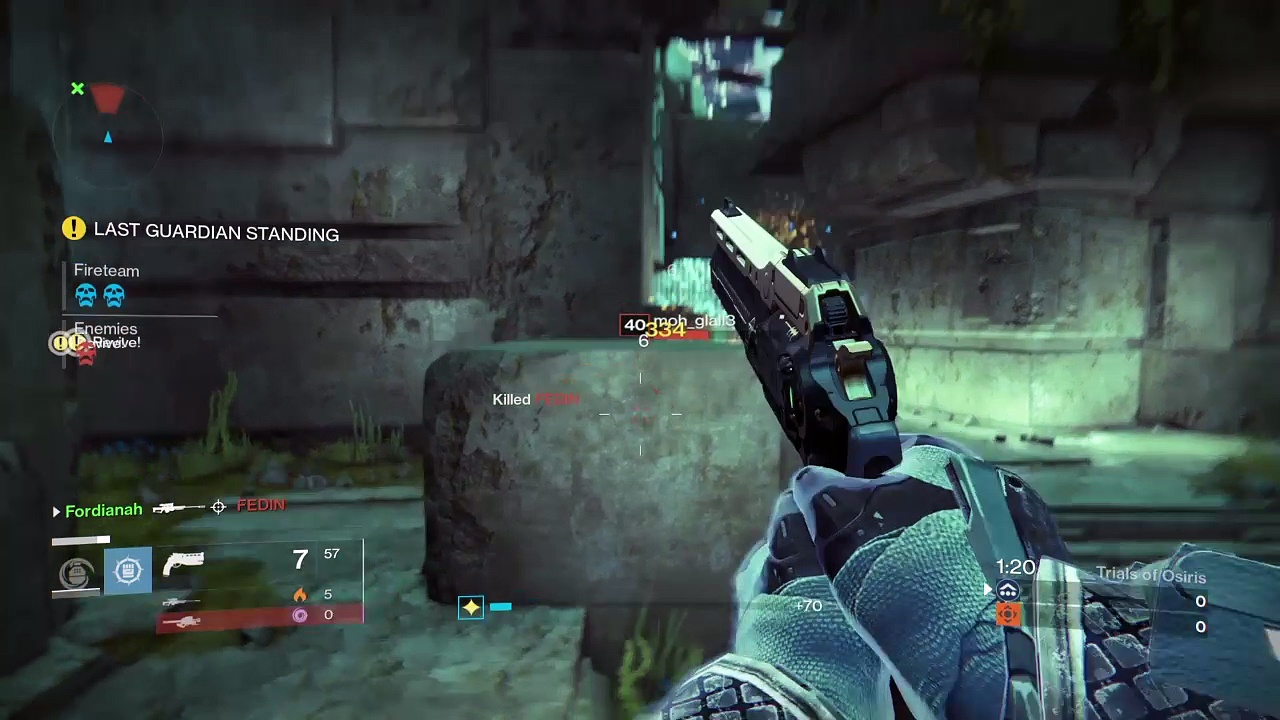
Task: Select the Last Guardian Standing alert icon
Action: 73,229
